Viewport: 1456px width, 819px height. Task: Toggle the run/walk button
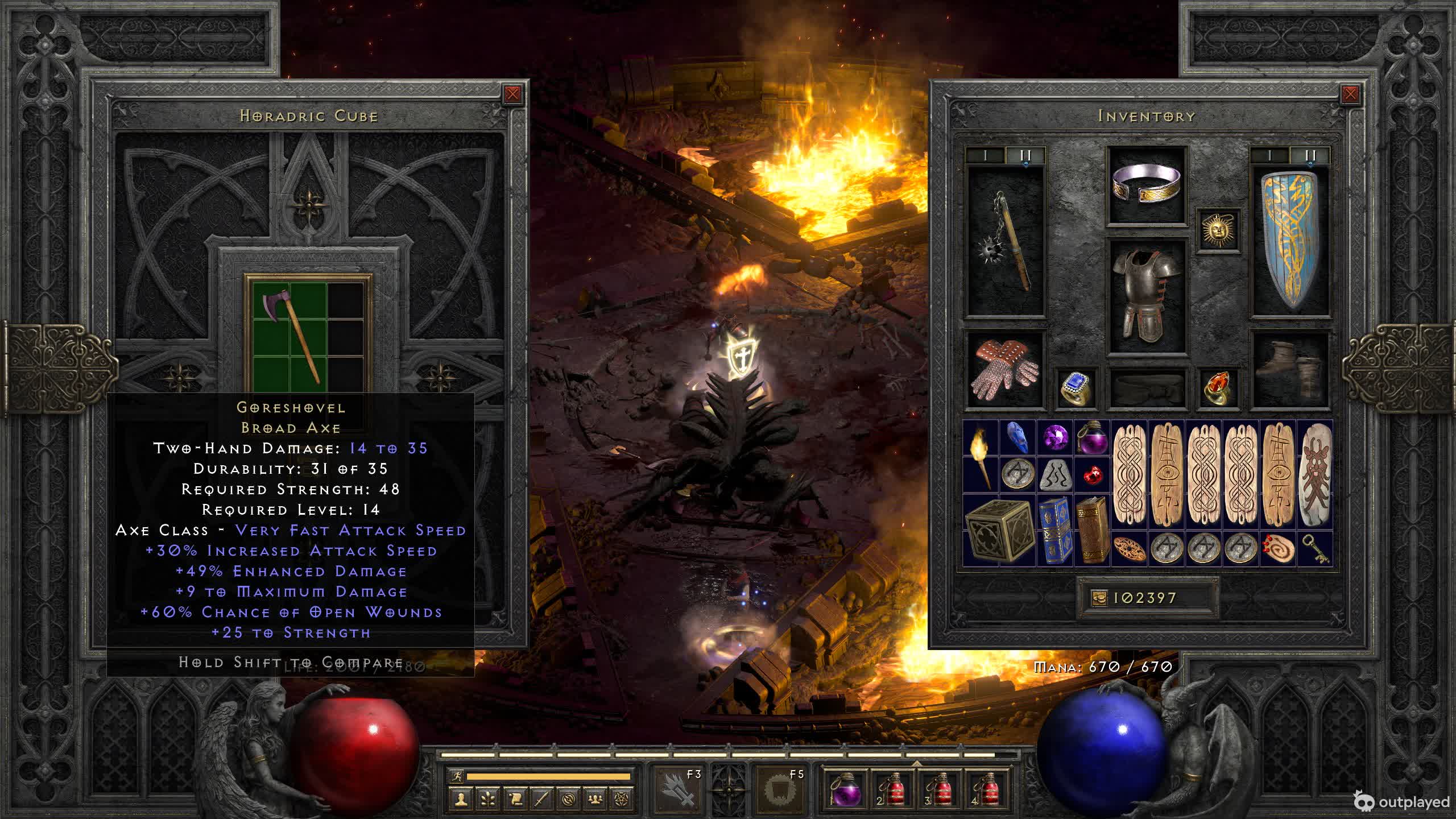click(x=456, y=776)
